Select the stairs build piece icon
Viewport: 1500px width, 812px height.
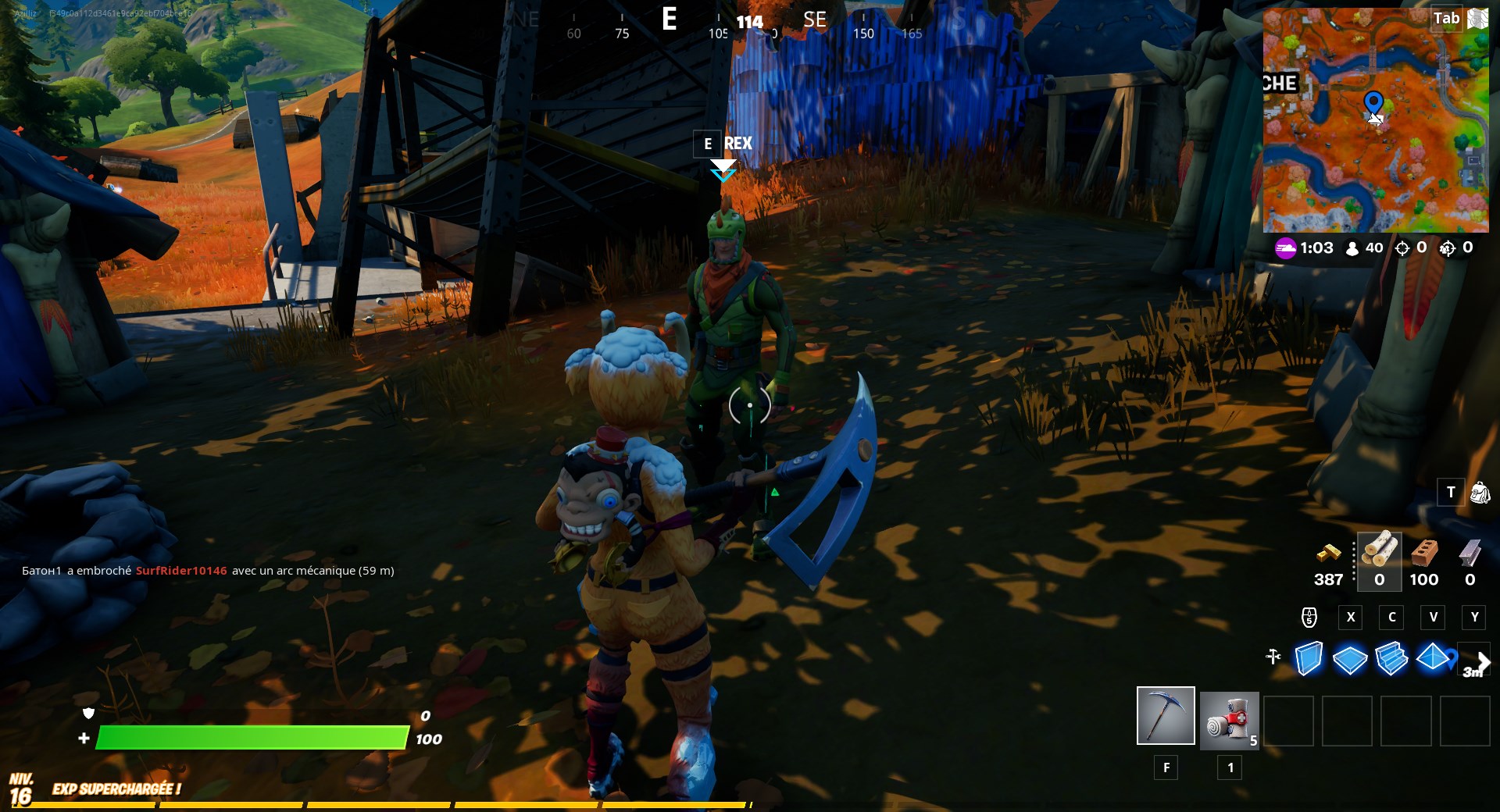click(1393, 660)
